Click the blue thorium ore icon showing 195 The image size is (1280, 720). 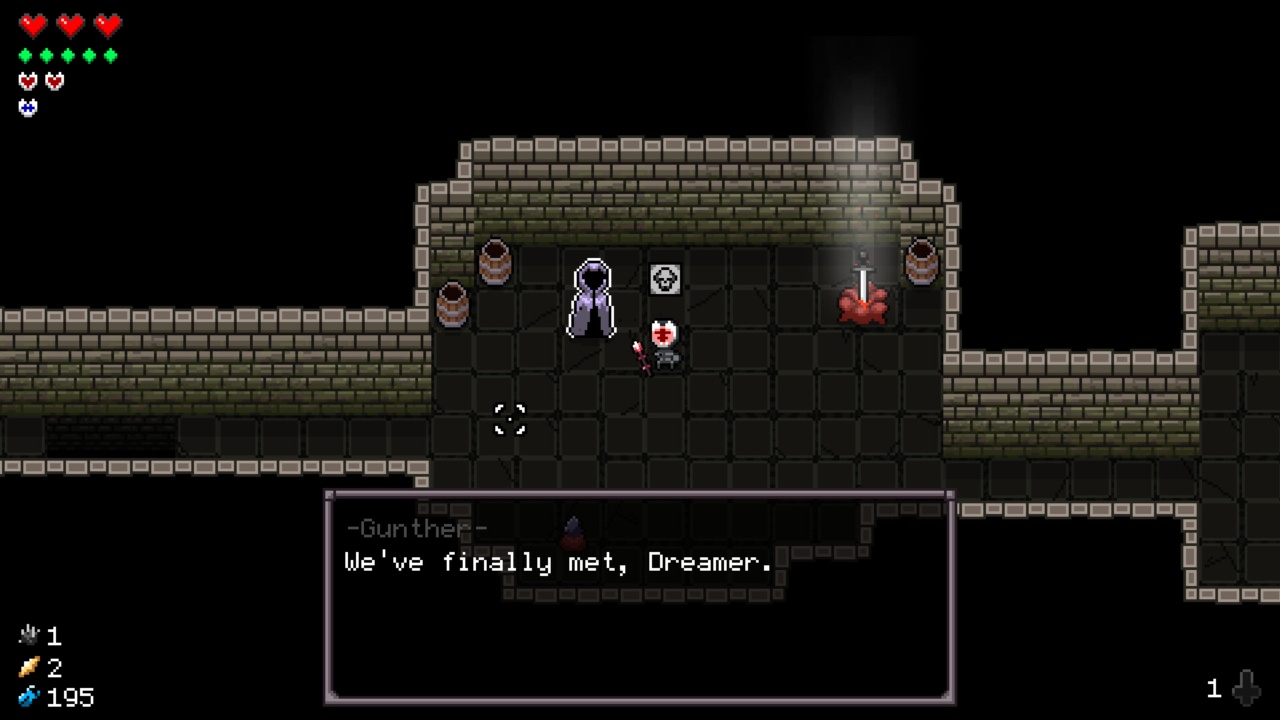coord(28,697)
